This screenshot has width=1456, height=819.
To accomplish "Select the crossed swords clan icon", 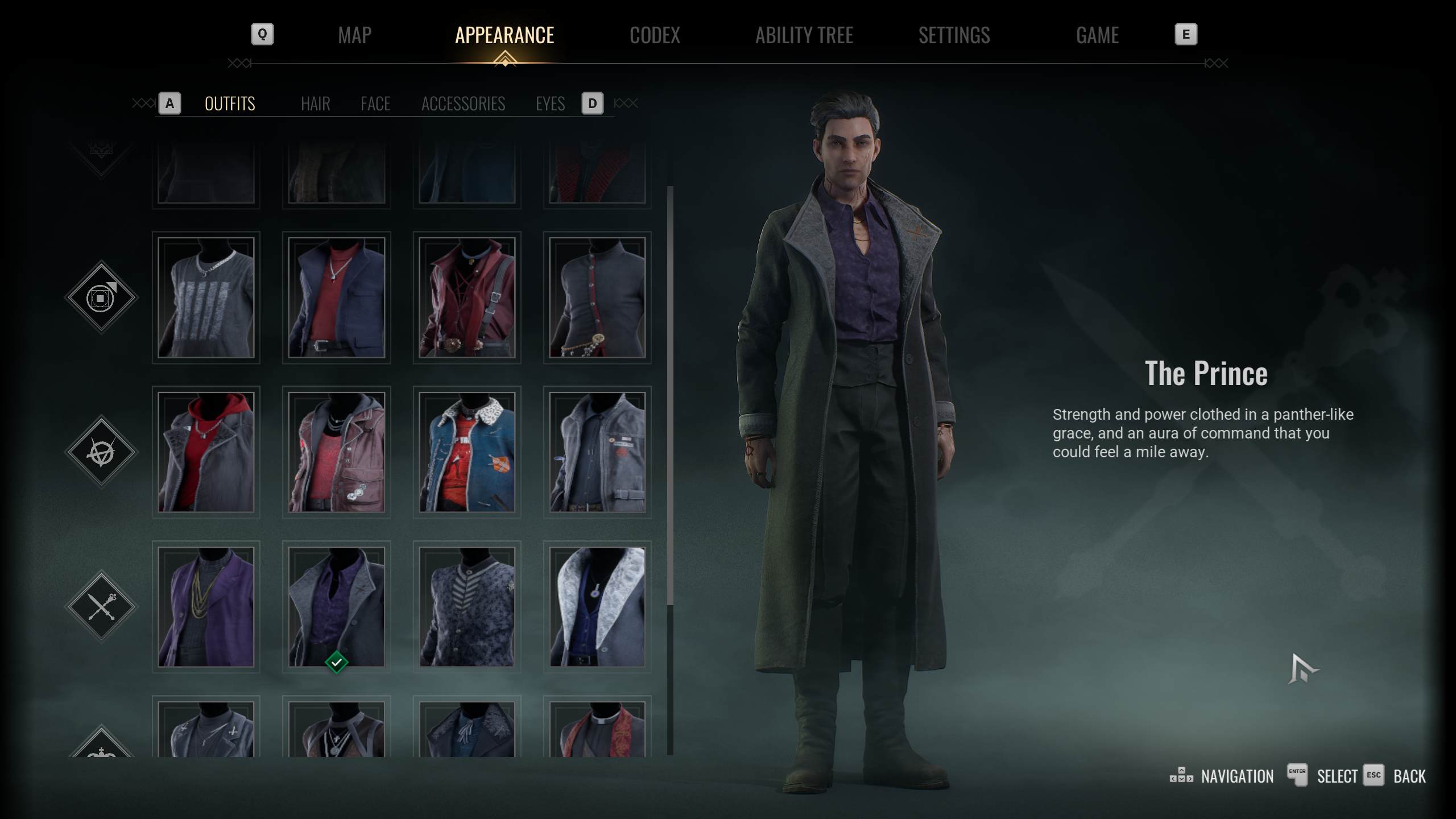I will (x=101, y=607).
